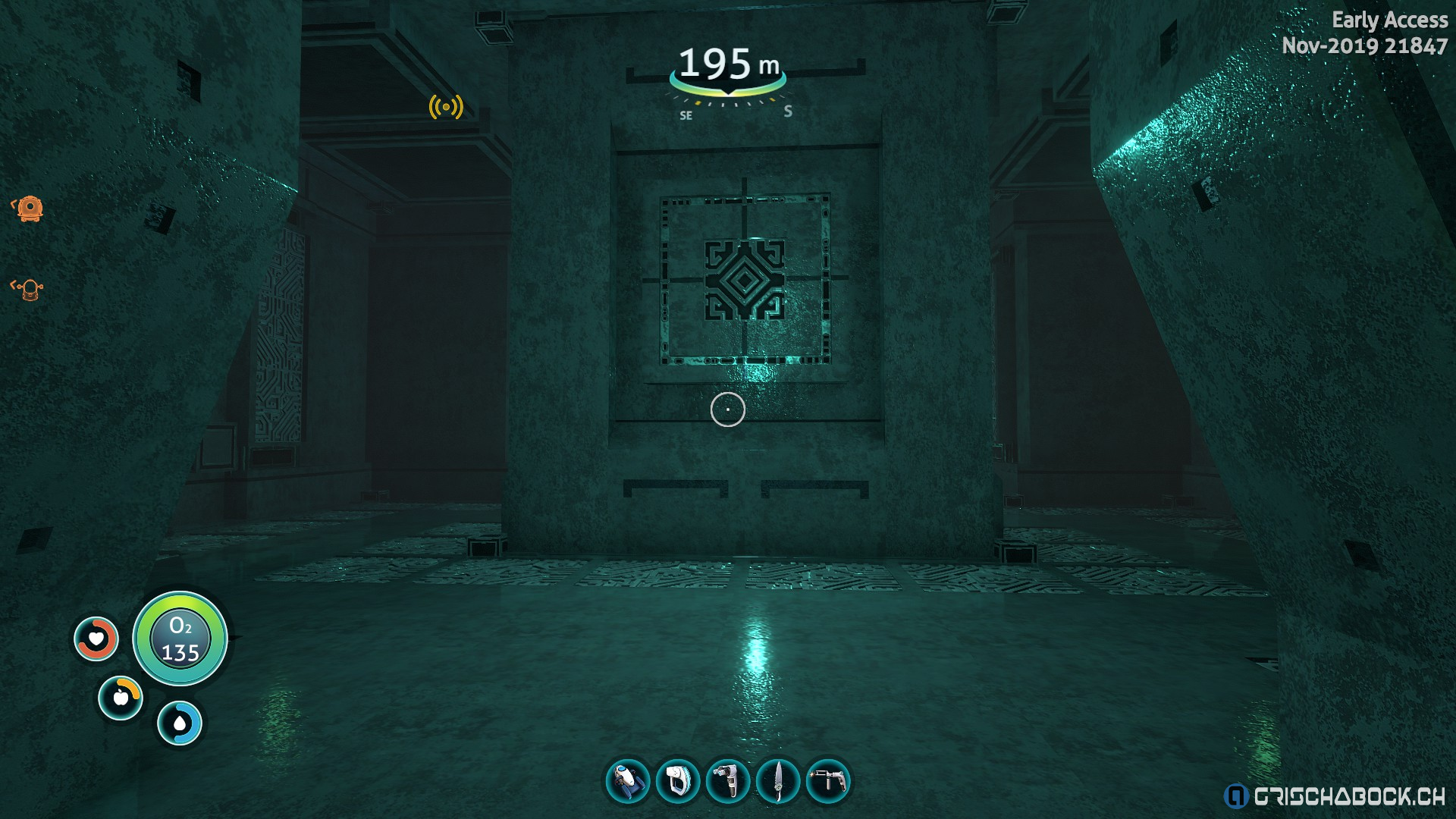Equip the survival knife slot
The width and height of the screenshot is (1456, 819).
[778, 781]
